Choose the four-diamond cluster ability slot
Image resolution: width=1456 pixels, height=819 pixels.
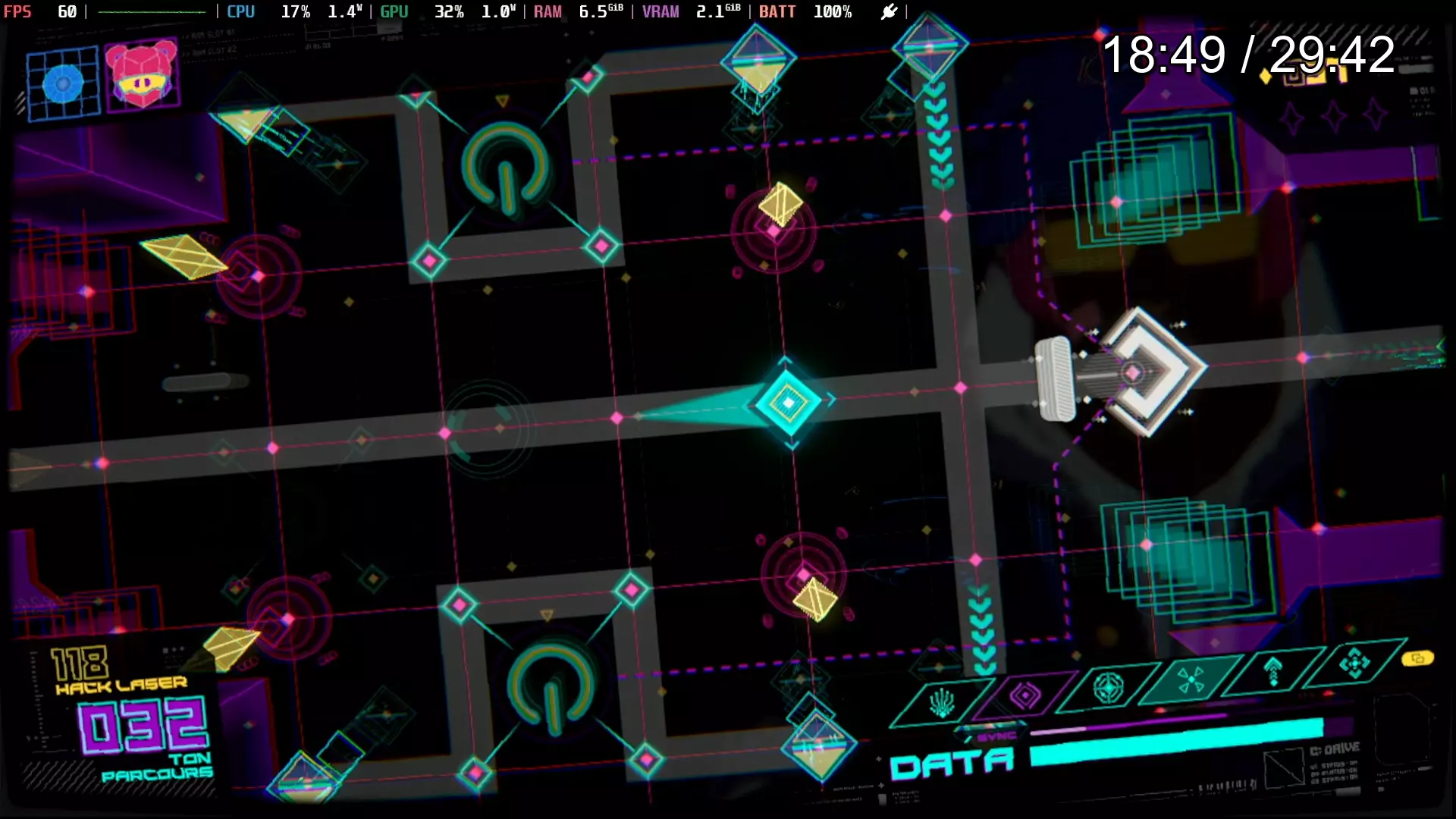click(1354, 664)
